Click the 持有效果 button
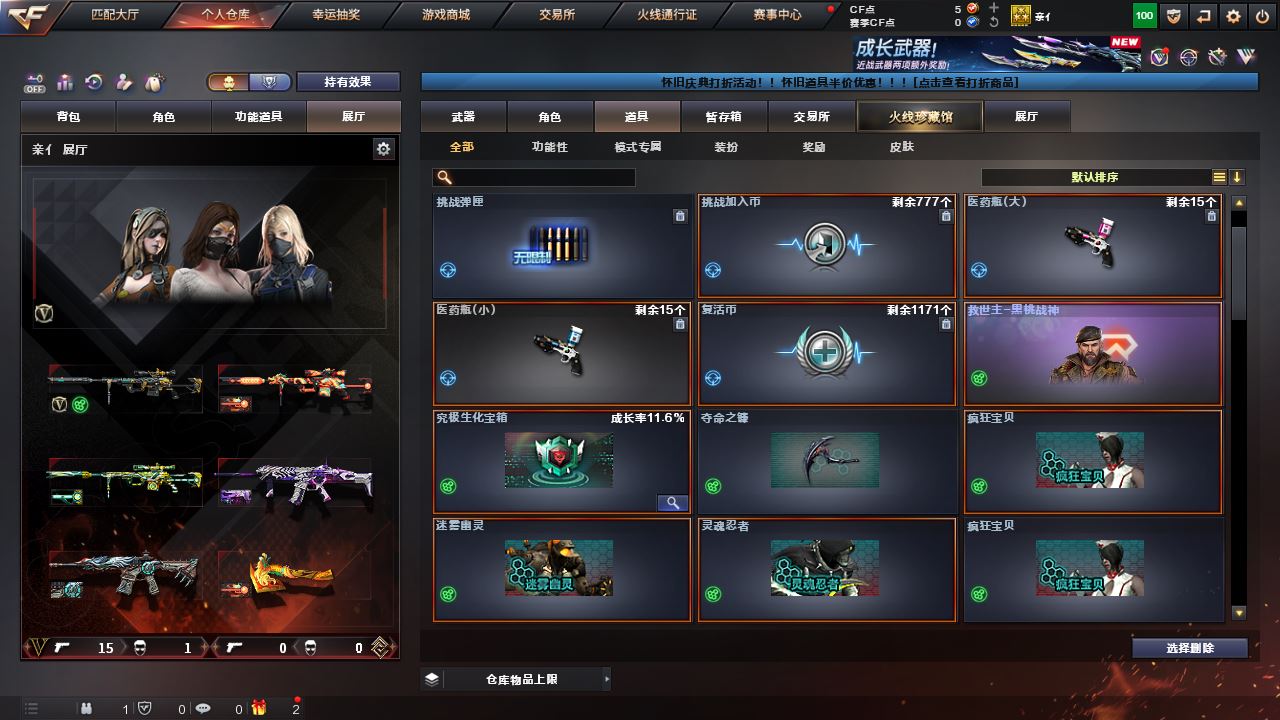The width and height of the screenshot is (1280, 720). click(x=347, y=82)
